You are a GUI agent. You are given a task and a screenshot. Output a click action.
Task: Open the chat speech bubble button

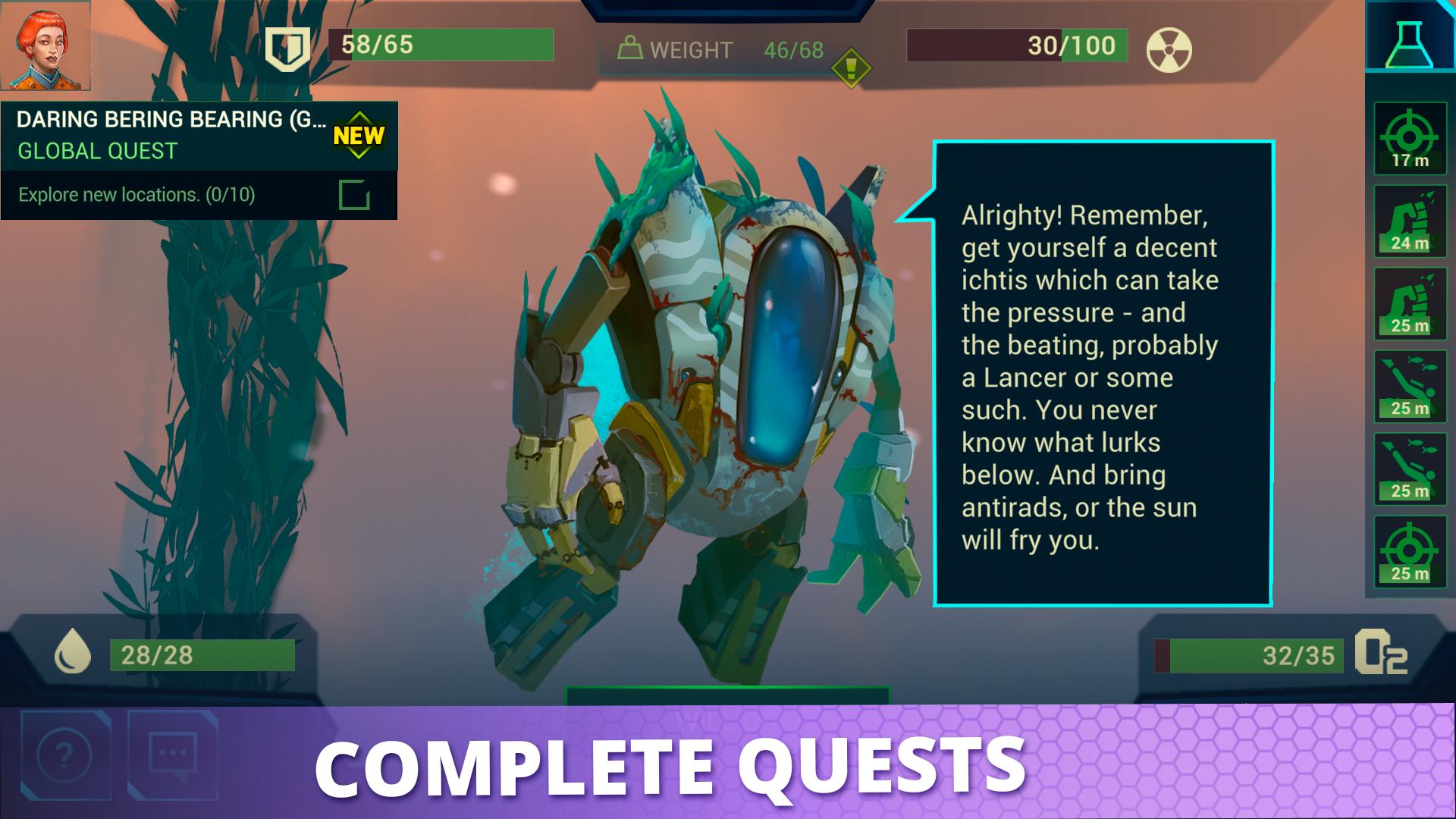[x=173, y=755]
